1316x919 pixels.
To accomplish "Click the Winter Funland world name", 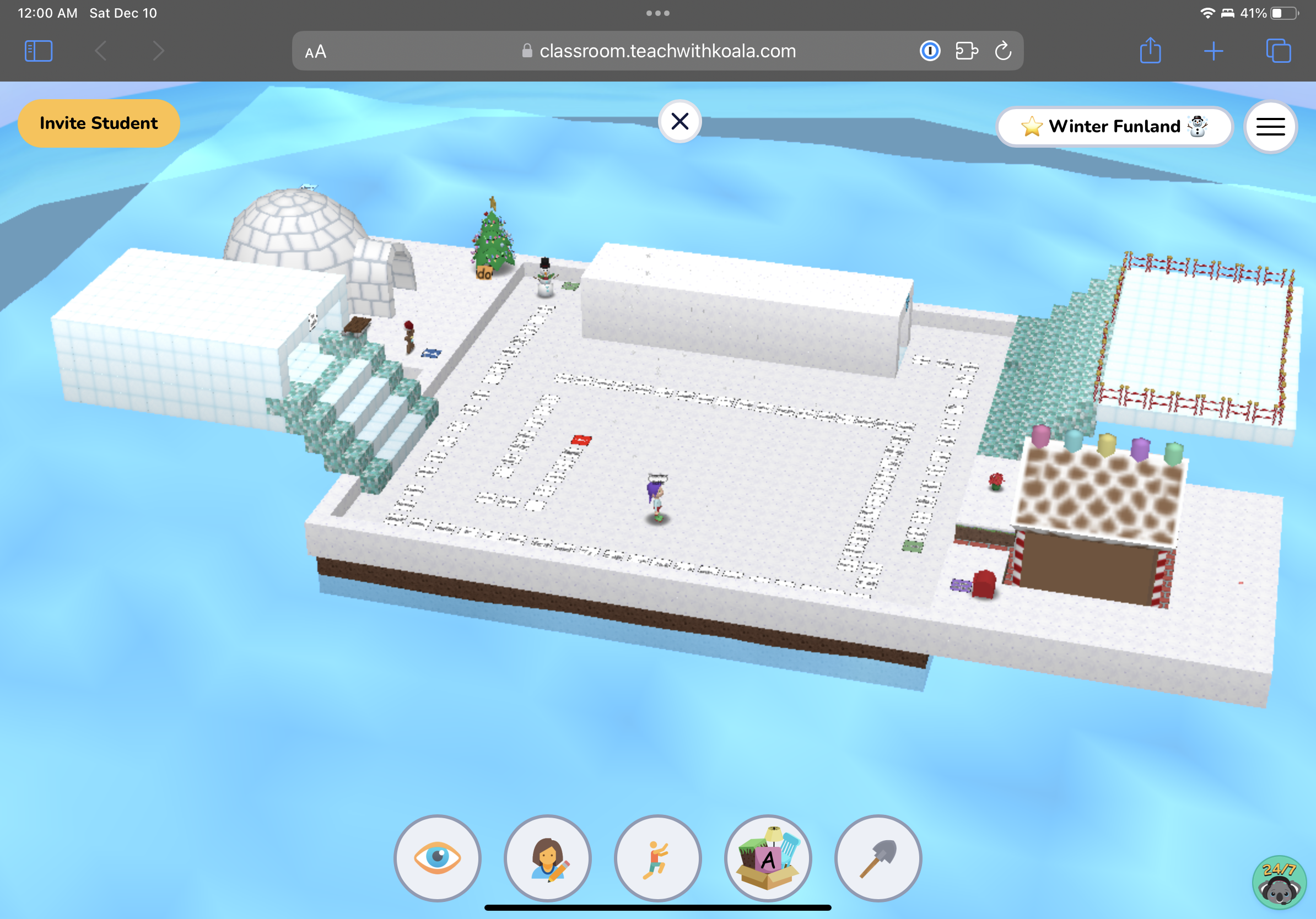I will [1114, 126].
